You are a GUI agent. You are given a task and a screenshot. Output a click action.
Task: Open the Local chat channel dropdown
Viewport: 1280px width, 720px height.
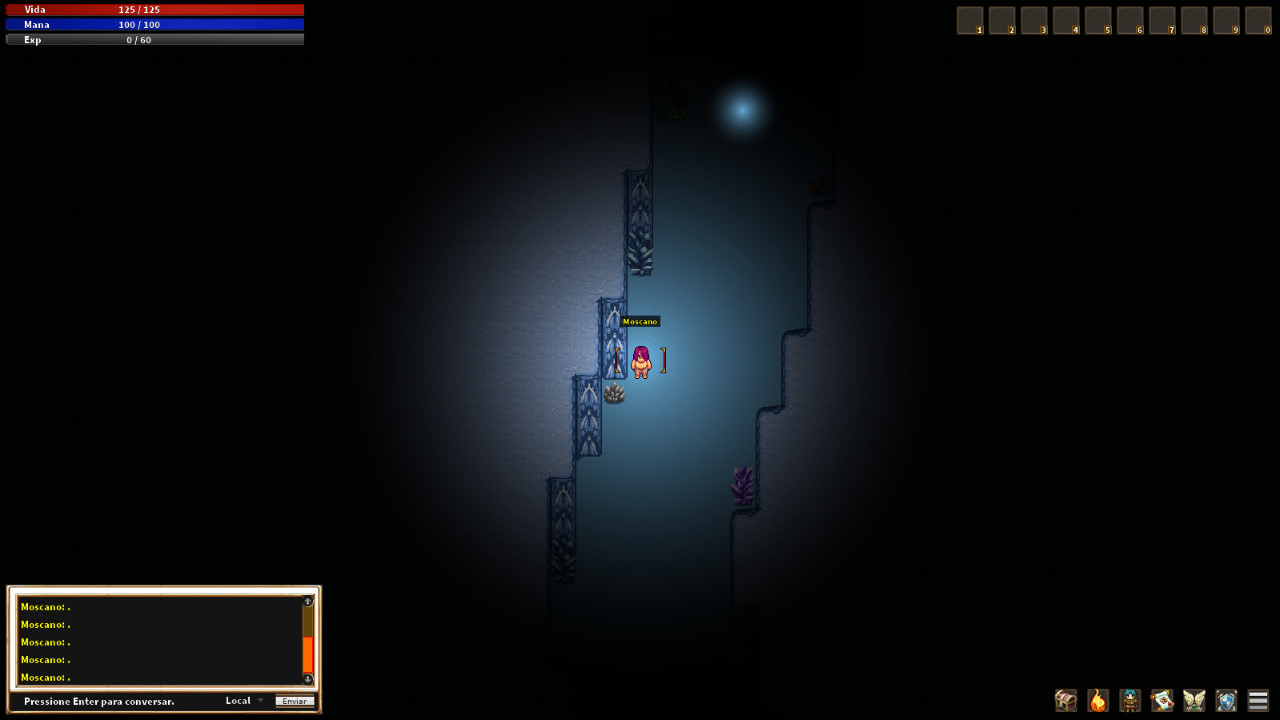pyautogui.click(x=238, y=701)
